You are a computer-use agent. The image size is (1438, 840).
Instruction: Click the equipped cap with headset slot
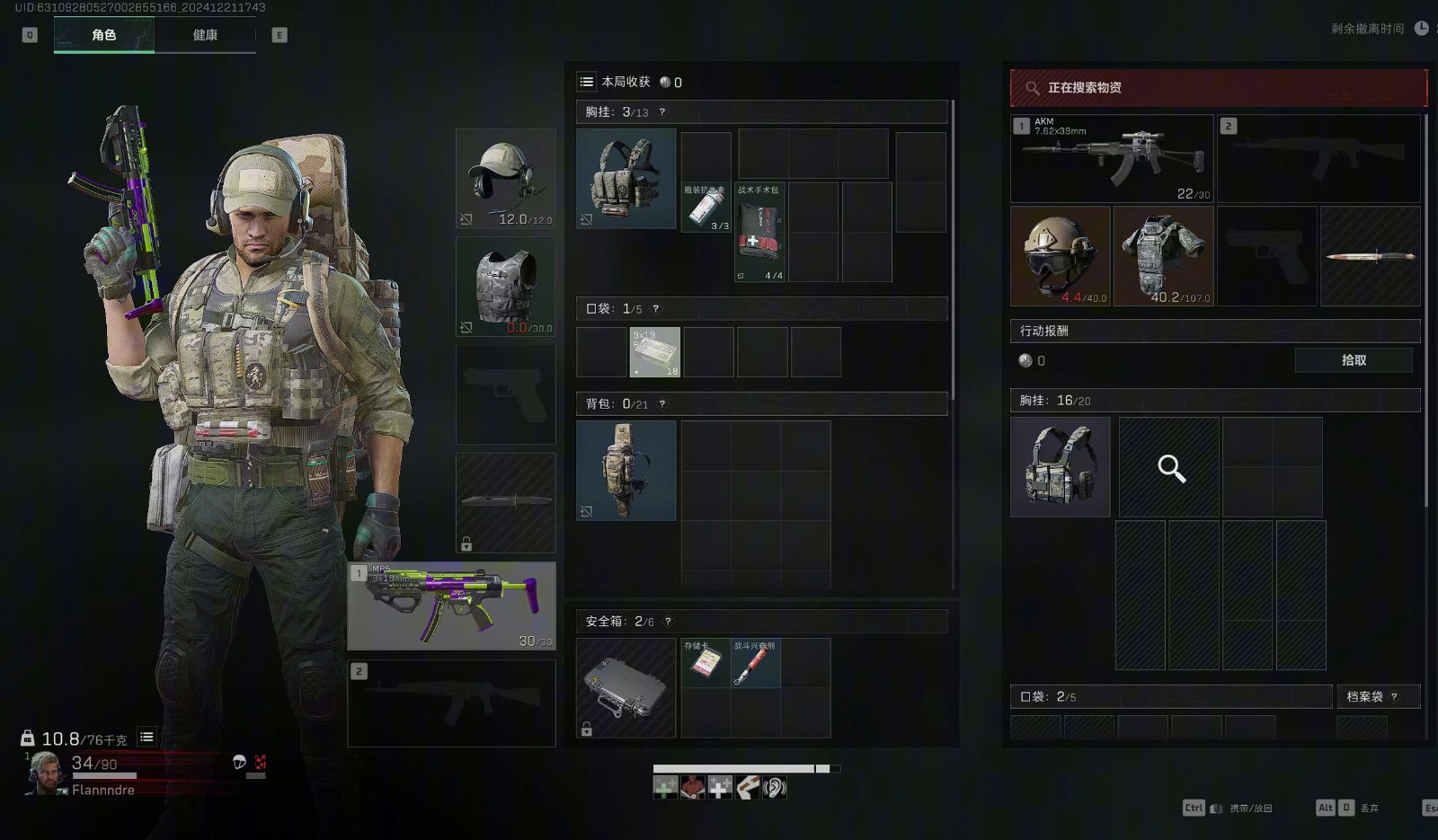coord(506,178)
